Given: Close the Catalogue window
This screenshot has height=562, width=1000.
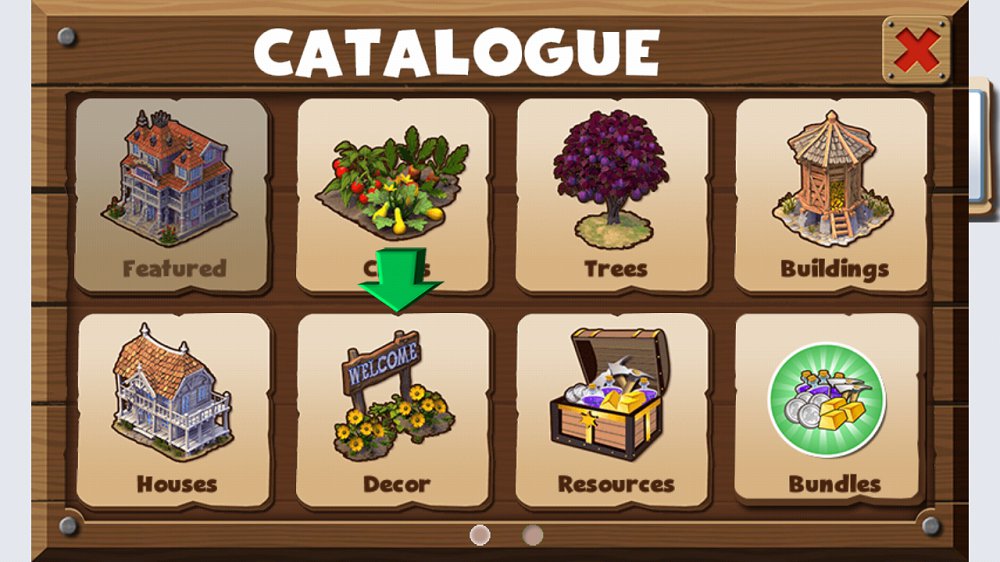Looking at the screenshot, I should click(x=916, y=49).
